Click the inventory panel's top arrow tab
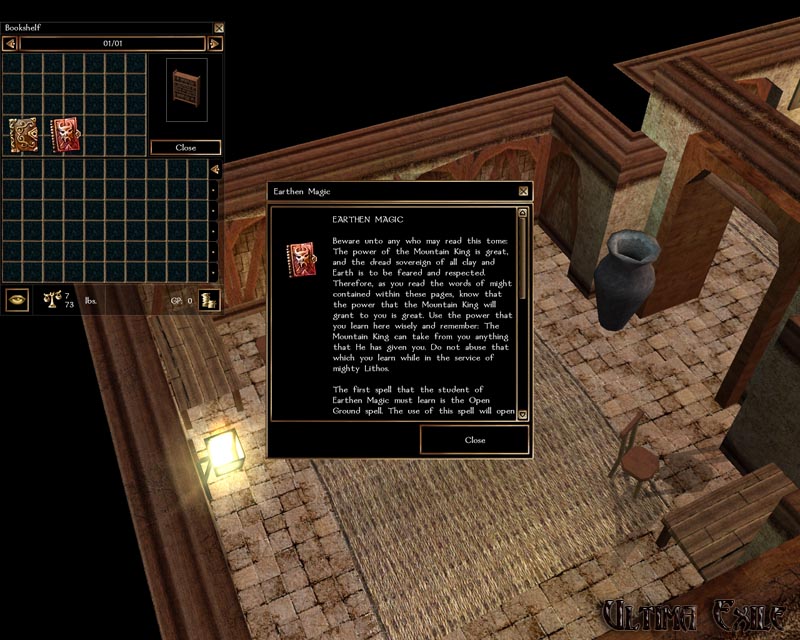The height and width of the screenshot is (640, 800). coord(214,169)
